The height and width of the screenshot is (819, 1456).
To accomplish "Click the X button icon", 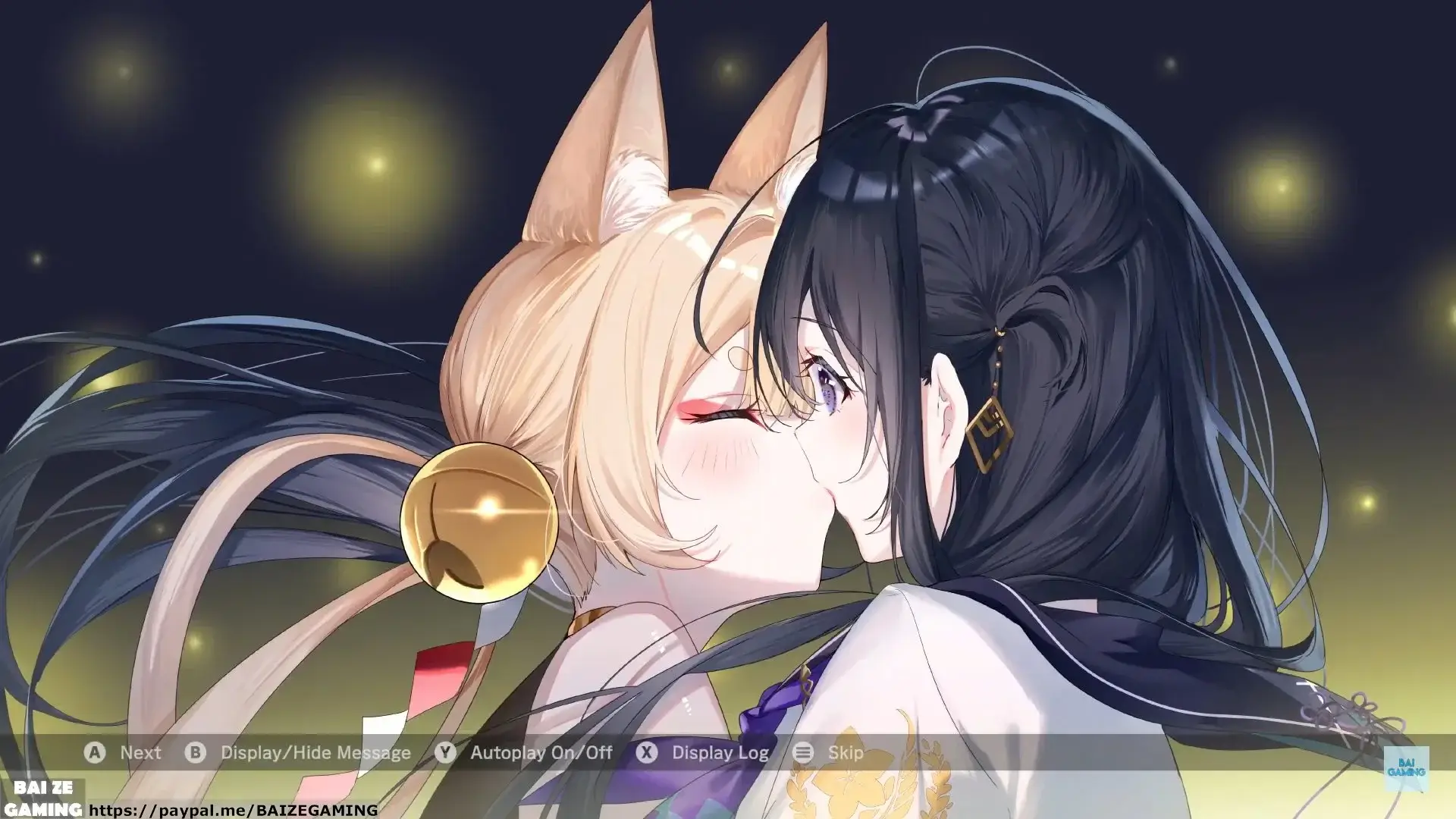I will pyautogui.click(x=646, y=753).
